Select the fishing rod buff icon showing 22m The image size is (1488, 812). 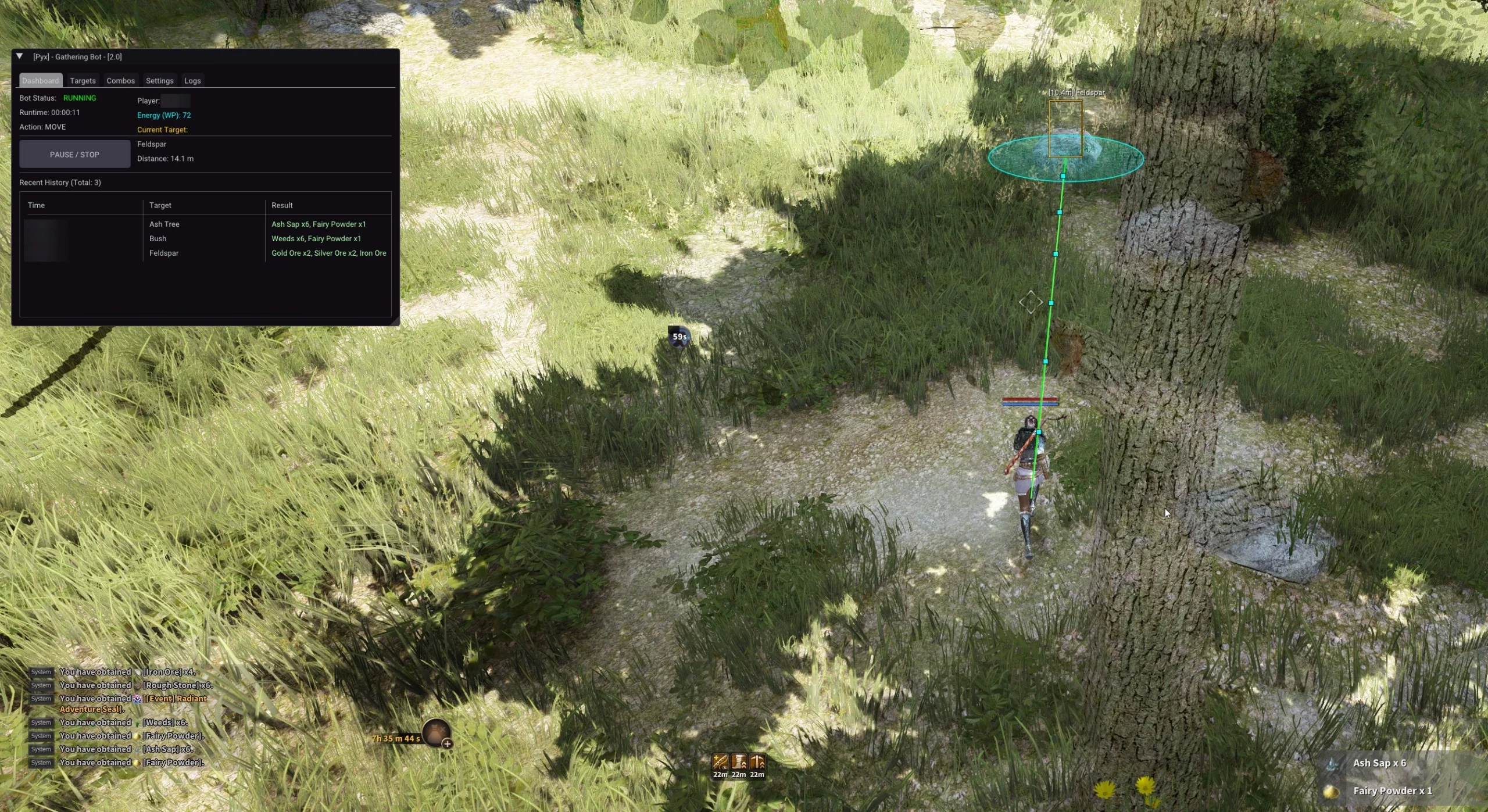[720, 762]
